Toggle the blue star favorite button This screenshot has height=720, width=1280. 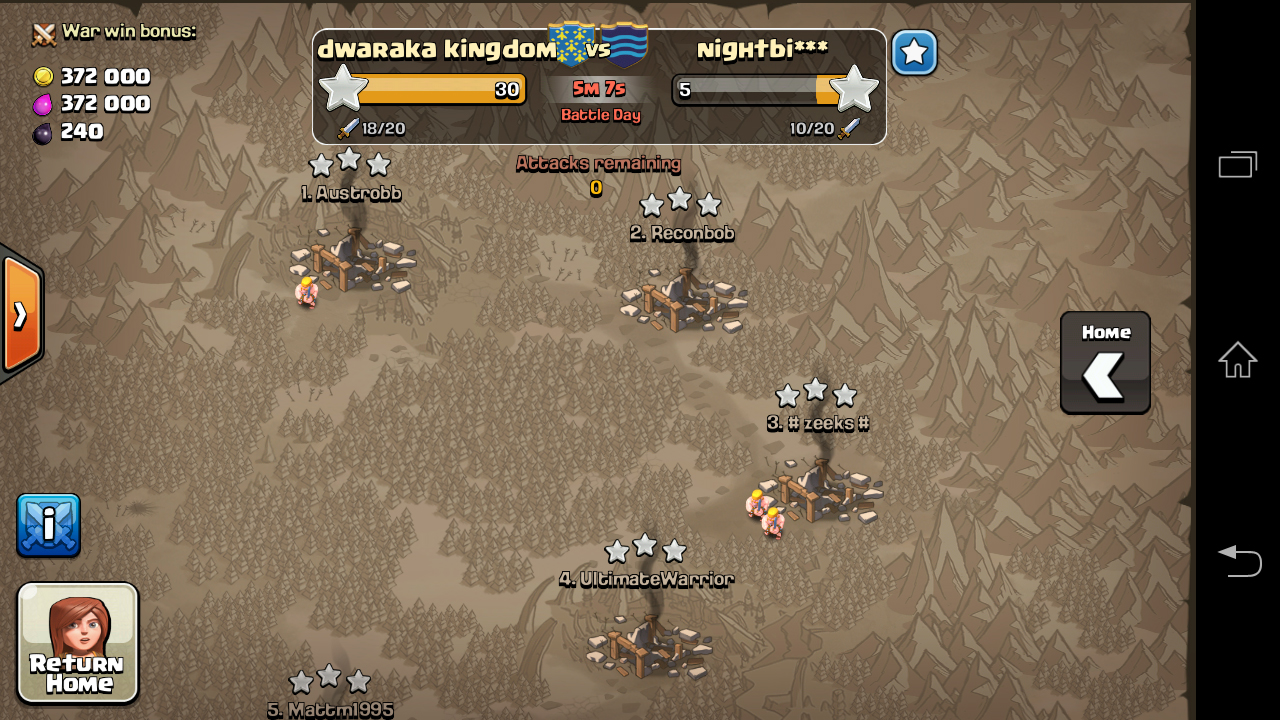(913, 53)
